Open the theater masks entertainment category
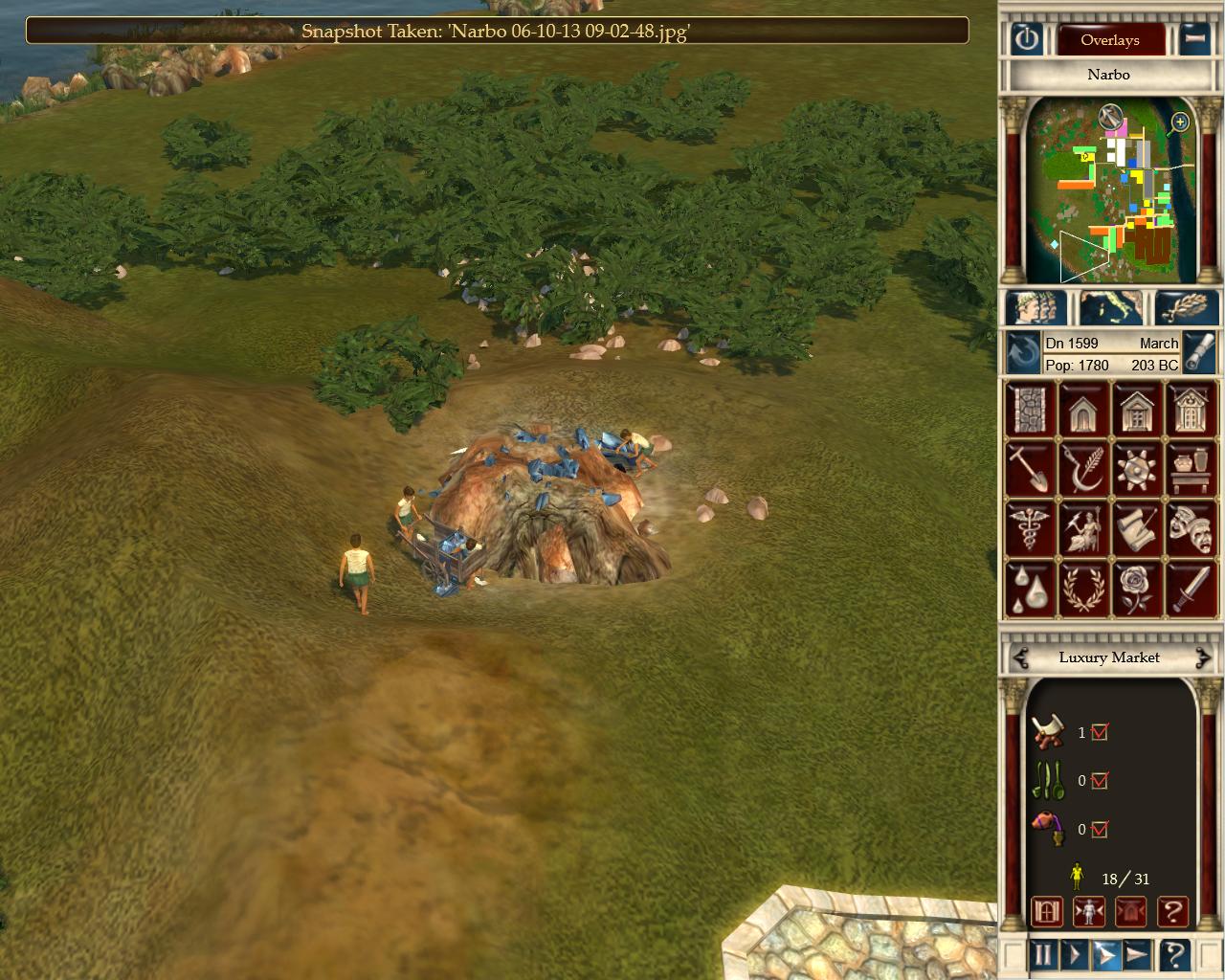Screen dimensions: 1225x980 tap(1189, 527)
